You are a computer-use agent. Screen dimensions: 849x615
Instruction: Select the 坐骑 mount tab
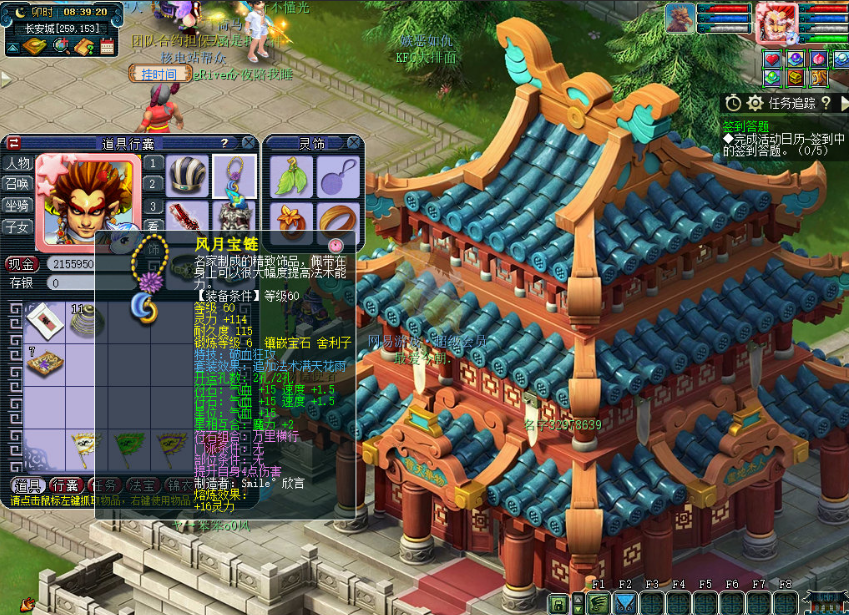pos(17,205)
